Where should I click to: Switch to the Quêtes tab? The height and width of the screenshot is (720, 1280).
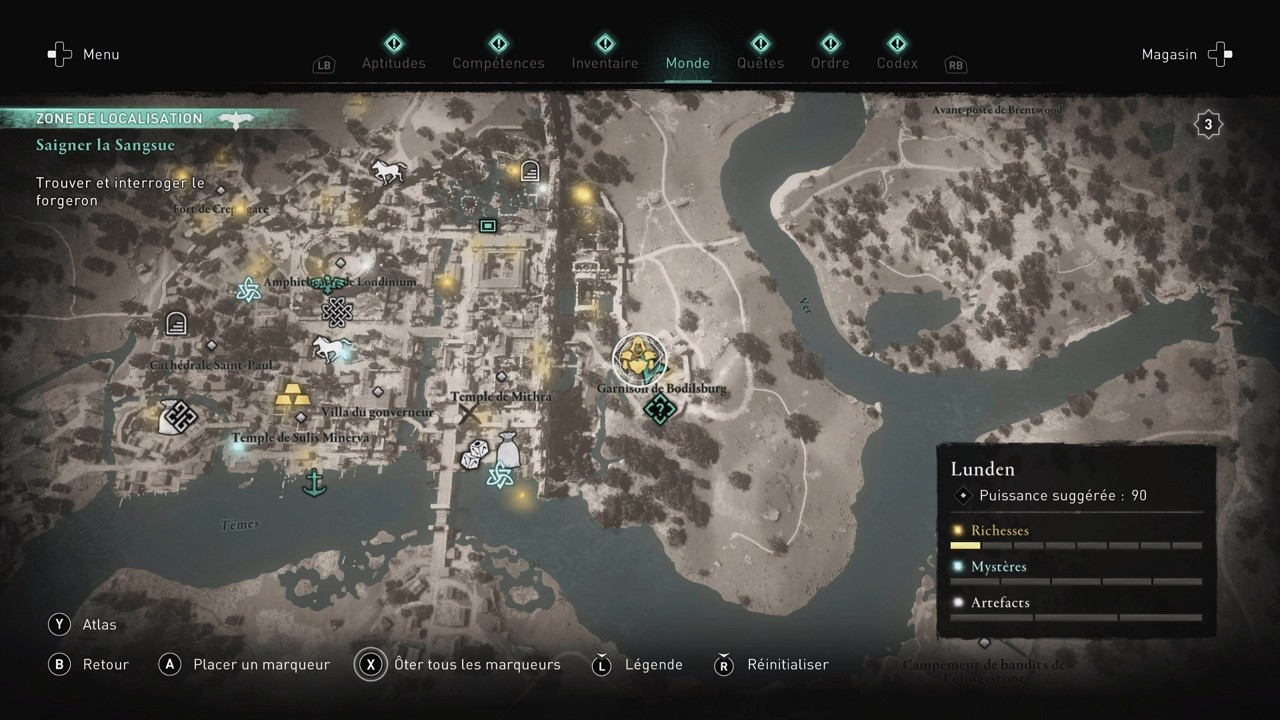760,62
